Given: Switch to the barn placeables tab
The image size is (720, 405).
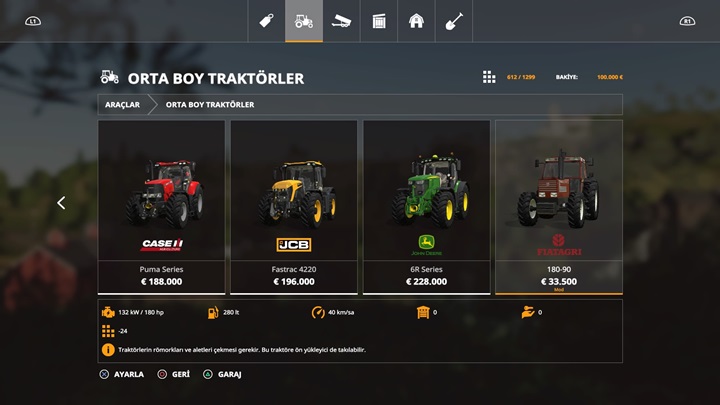Looking at the screenshot, I should pos(416,21).
